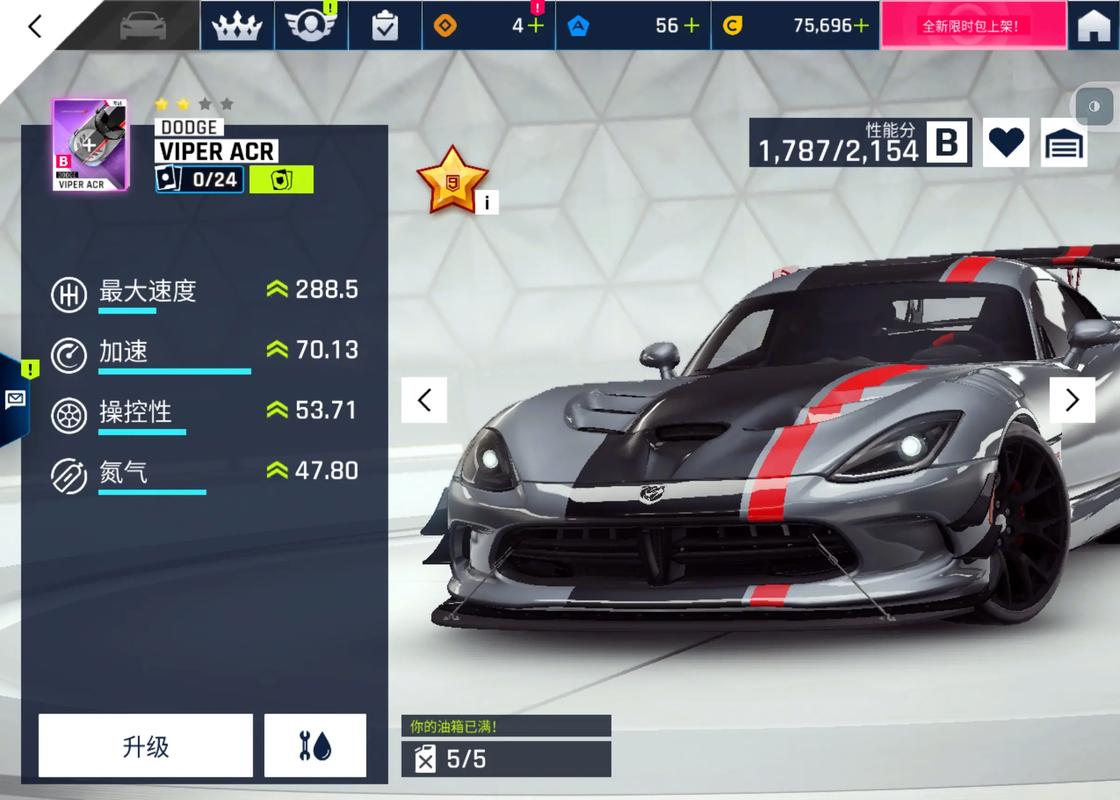Open the winged club emblem icon
1120x800 pixels.
pyautogui.click(x=310, y=26)
